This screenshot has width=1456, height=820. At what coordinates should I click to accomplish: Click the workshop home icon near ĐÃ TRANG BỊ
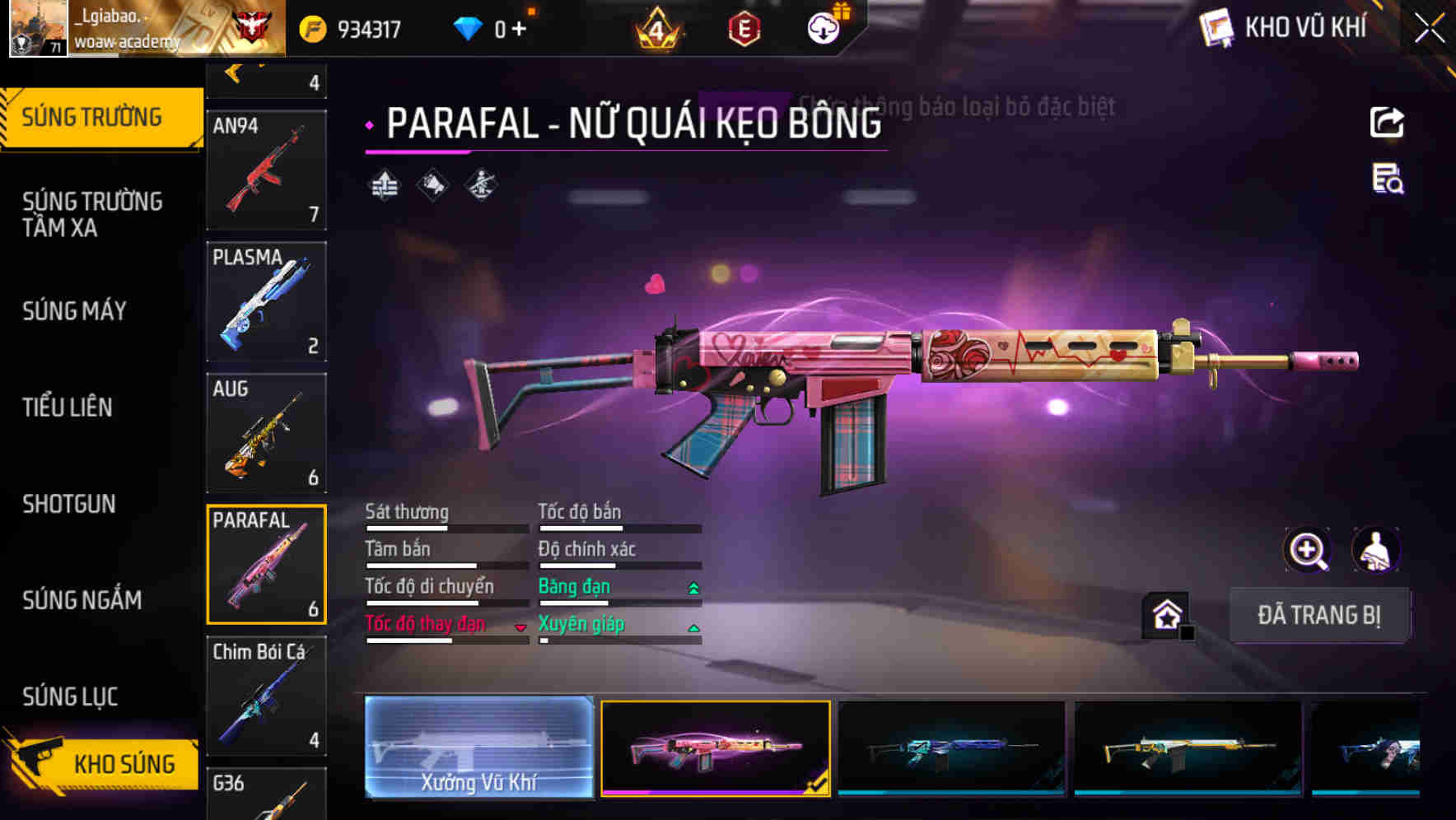[x=1165, y=614]
